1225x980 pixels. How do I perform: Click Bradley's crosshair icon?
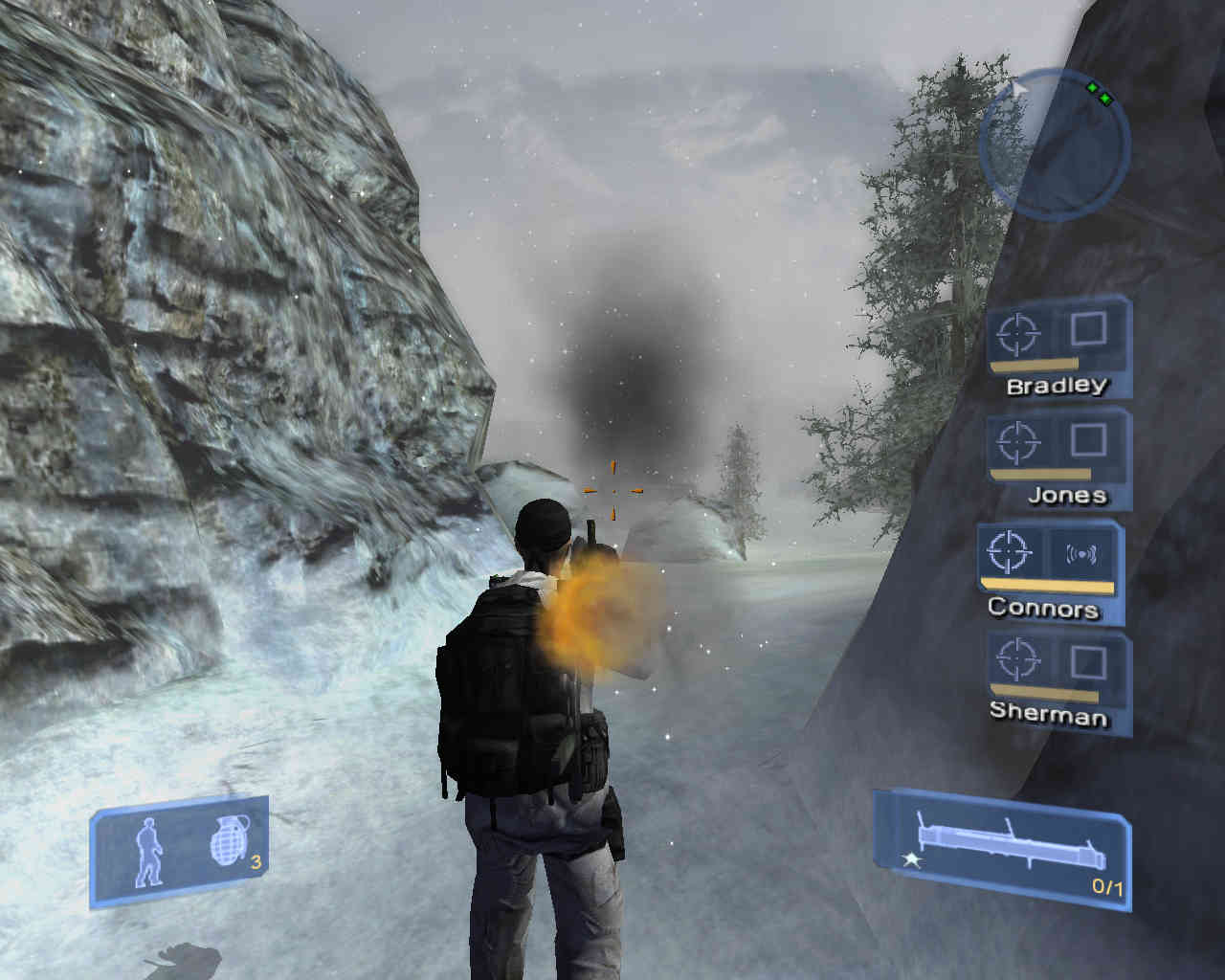[x=1016, y=334]
